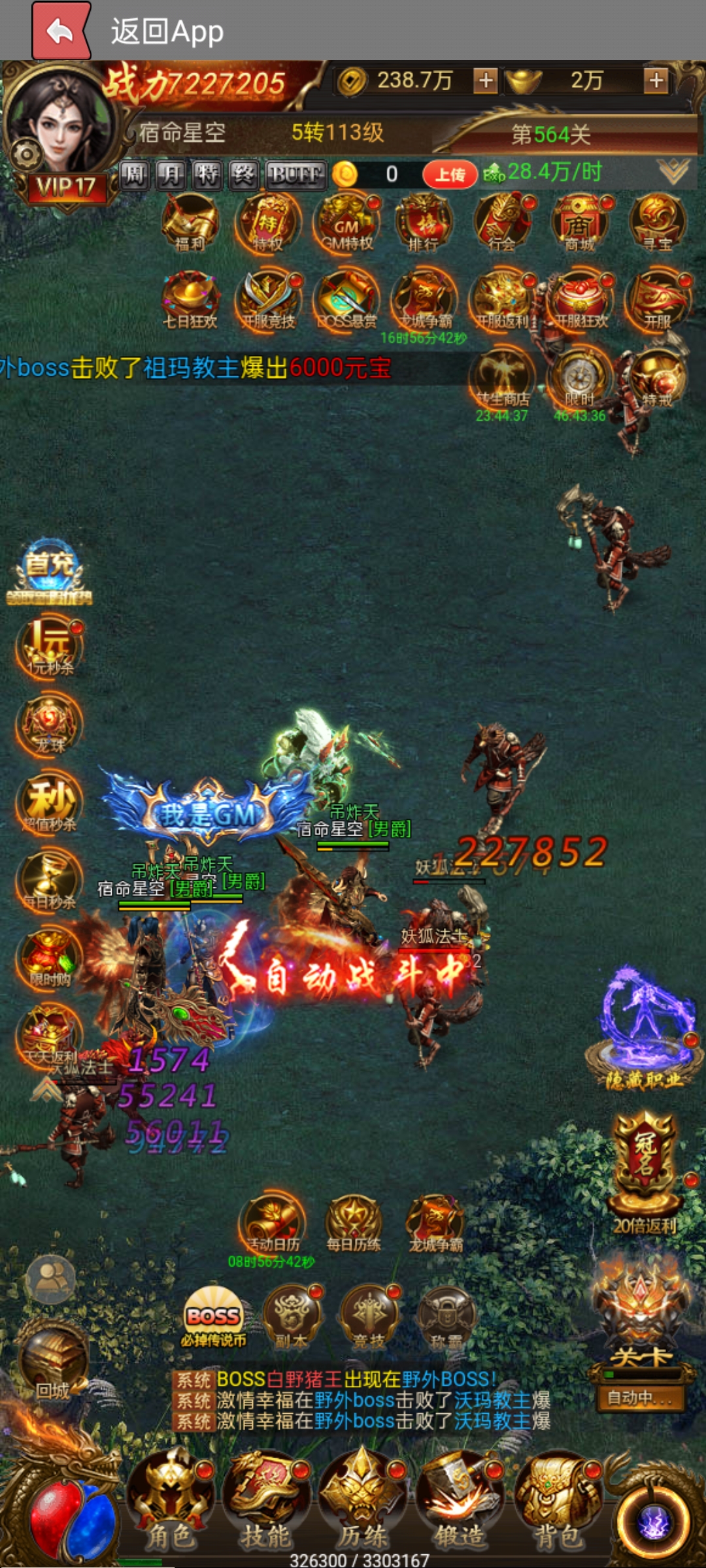Click the red 上传 button
This screenshot has width=706, height=1568.
(450, 174)
